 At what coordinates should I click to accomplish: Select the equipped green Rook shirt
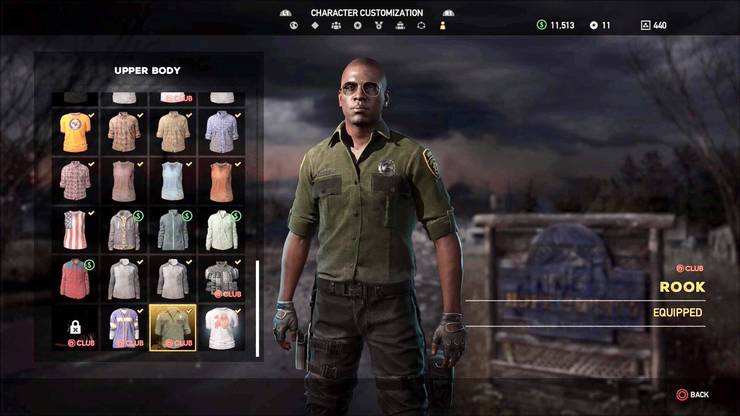point(173,327)
